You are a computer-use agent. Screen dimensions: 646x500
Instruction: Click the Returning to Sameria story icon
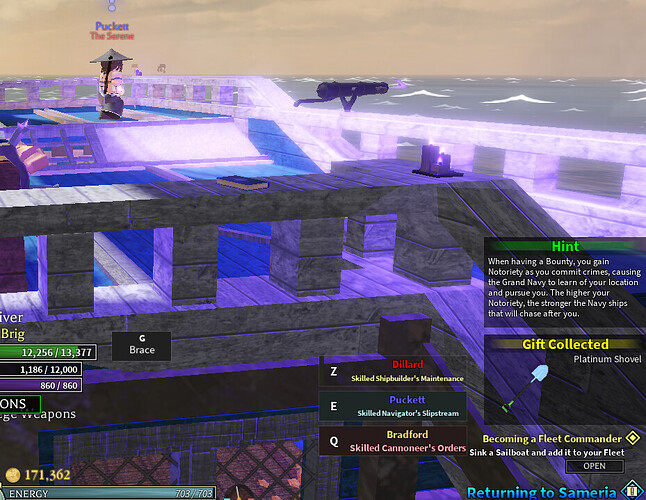tap(630, 491)
